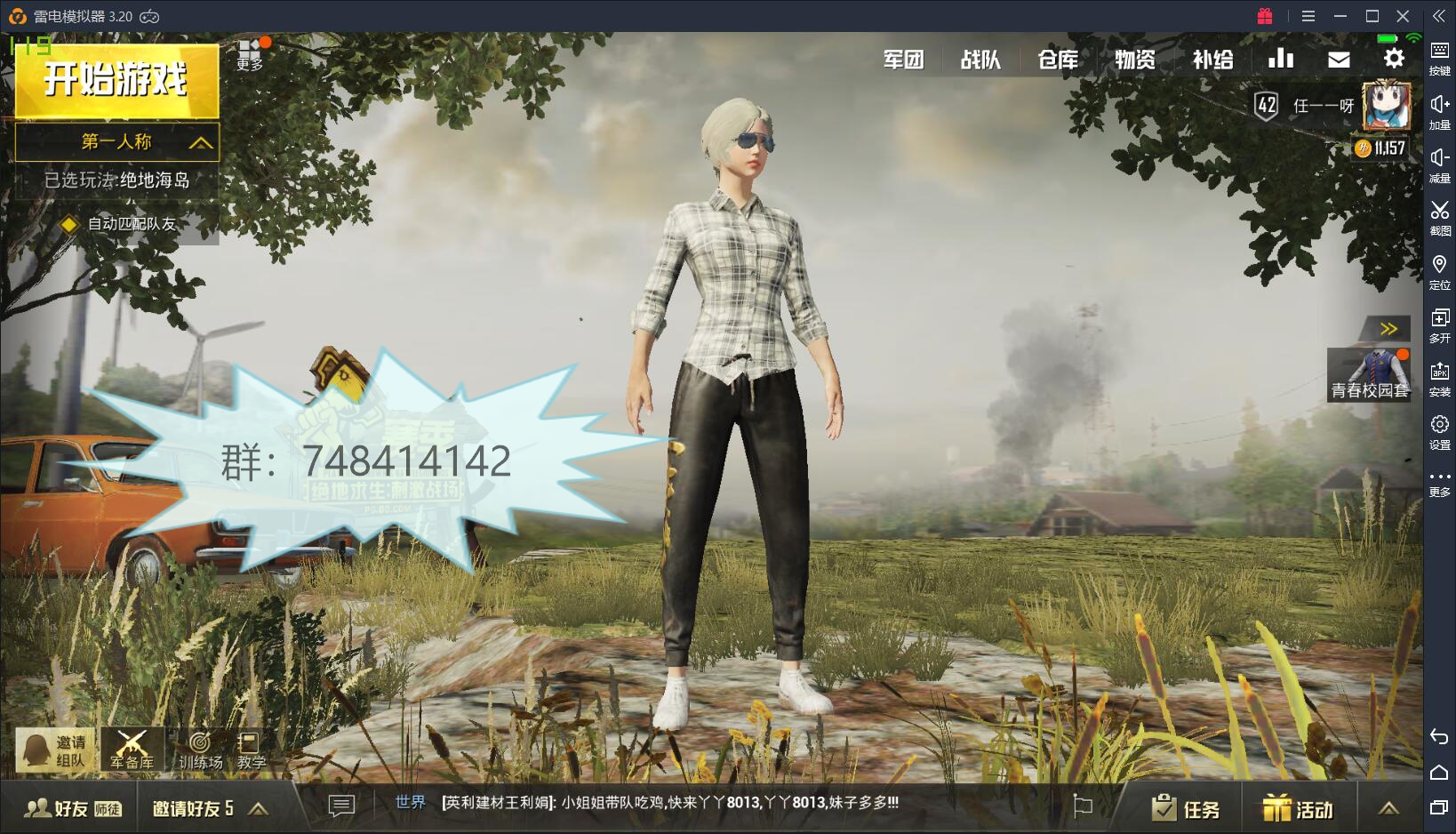
Task: Go to the 战队 menu
Action: (980, 60)
